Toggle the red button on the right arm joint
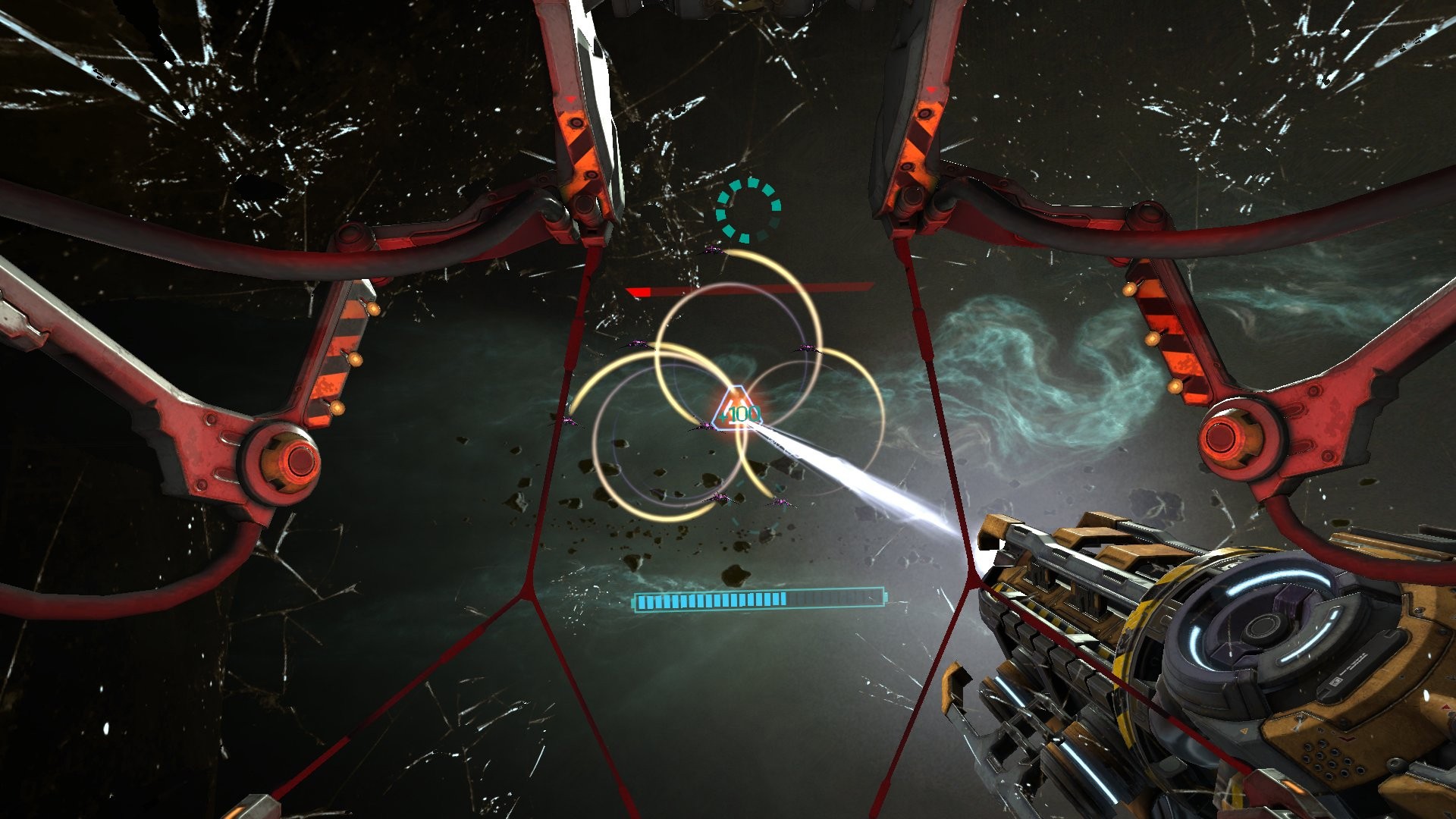This screenshot has width=1456, height=819. (x=1222, y=436)
